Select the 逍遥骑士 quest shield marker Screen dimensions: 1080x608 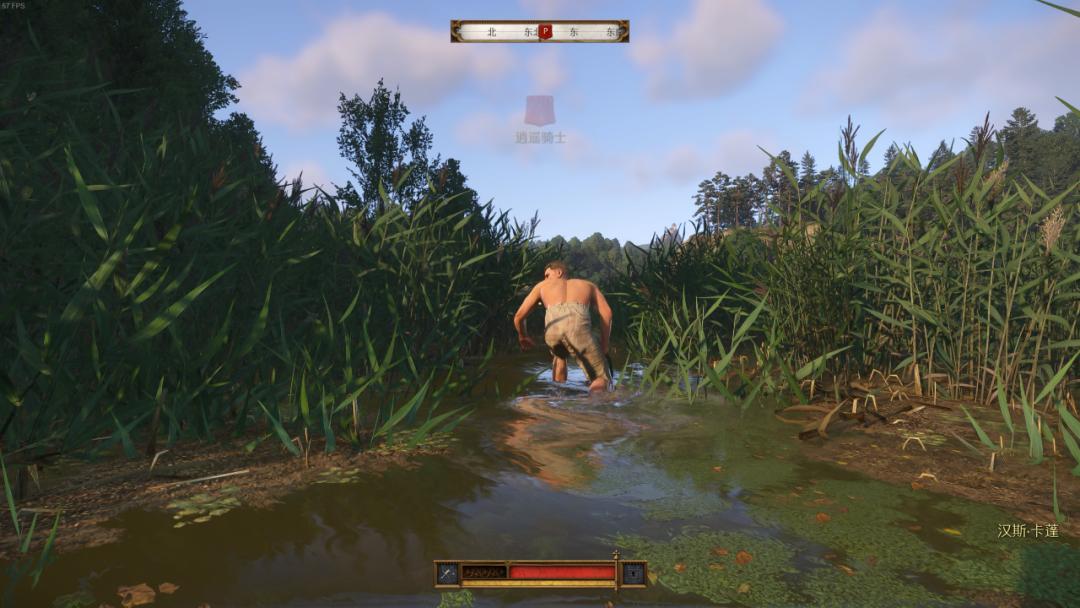pyautogui.click(x=540, y=110)
